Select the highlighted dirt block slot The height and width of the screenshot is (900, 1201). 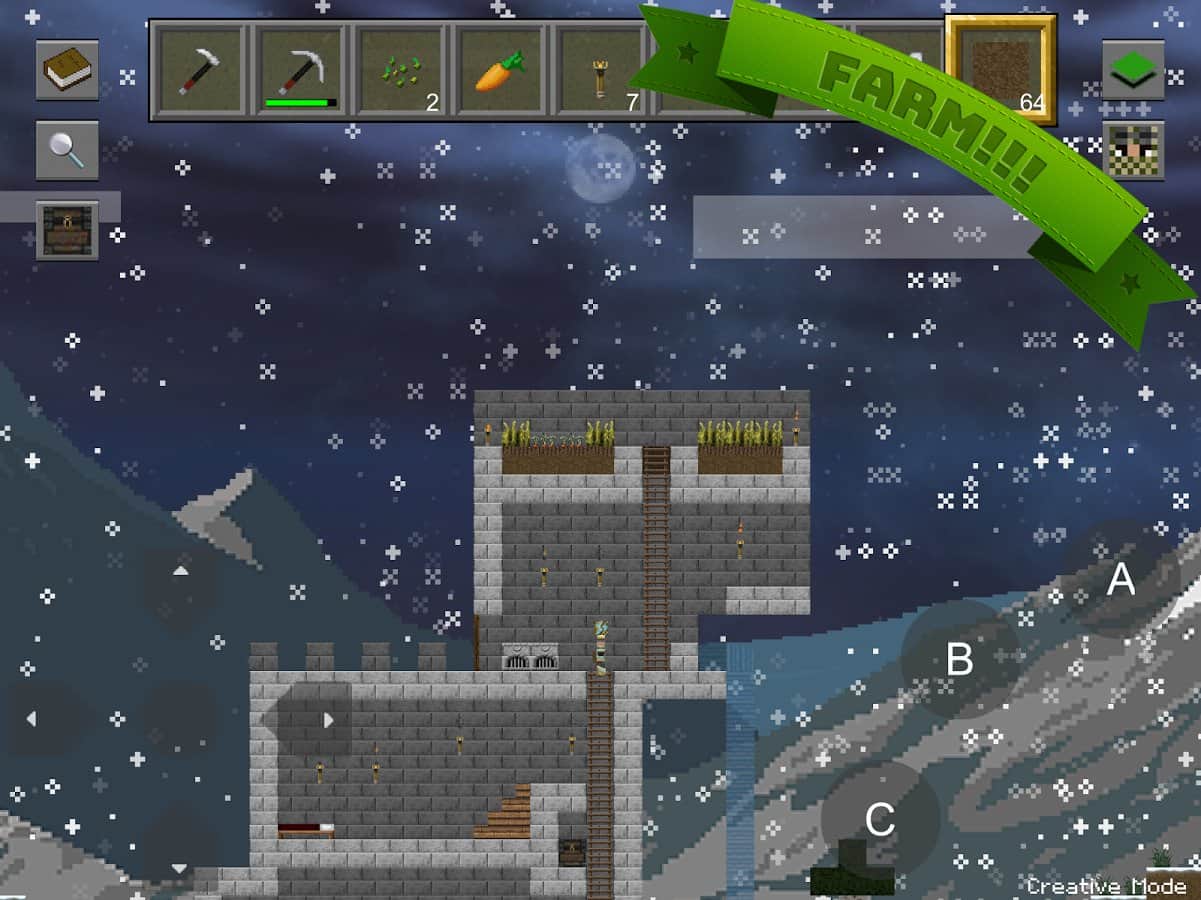tap(1001, 70)
